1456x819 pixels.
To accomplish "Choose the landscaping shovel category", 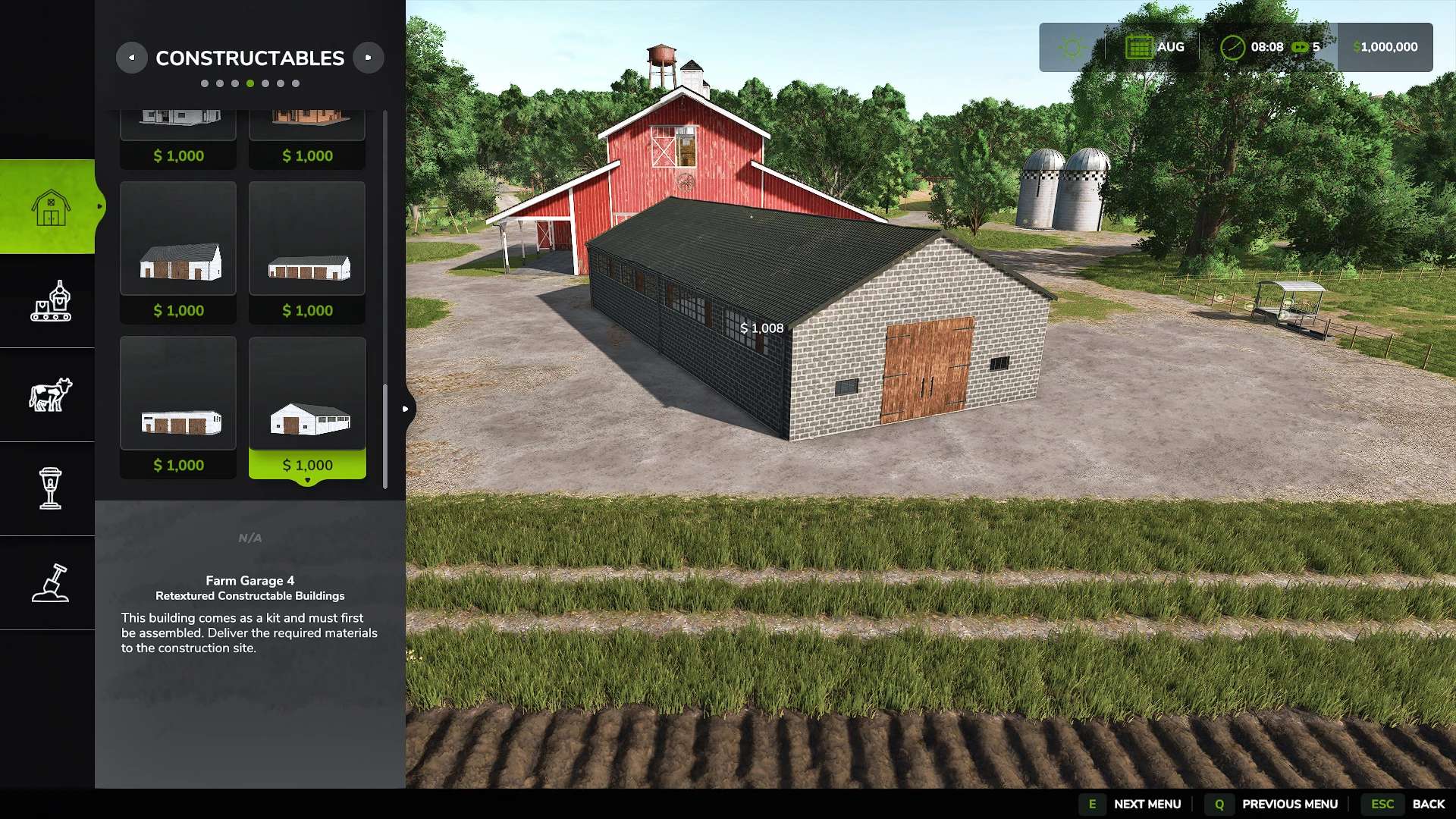I will pyautogui.click(x=50, y=583).
